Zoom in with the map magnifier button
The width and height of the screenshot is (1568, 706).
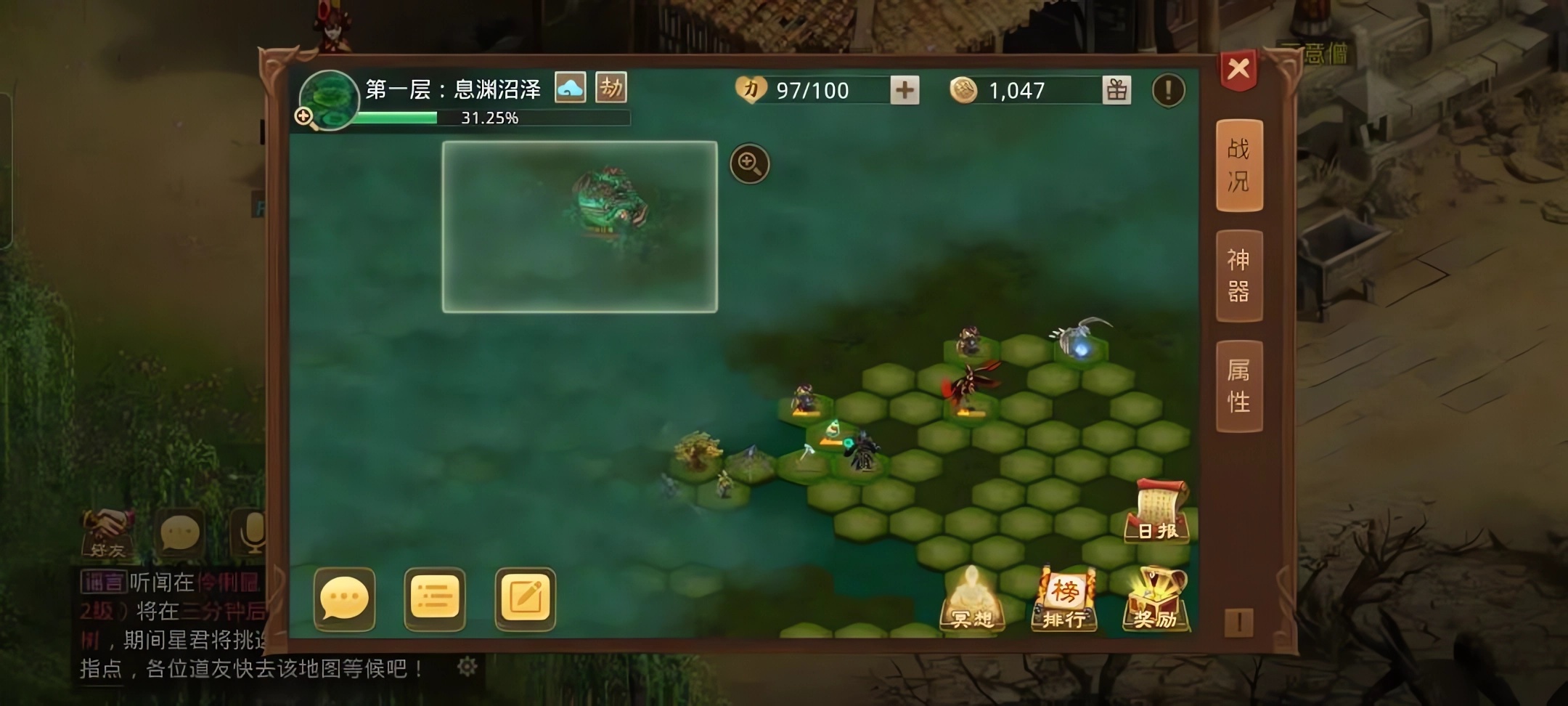coord(749,163)
